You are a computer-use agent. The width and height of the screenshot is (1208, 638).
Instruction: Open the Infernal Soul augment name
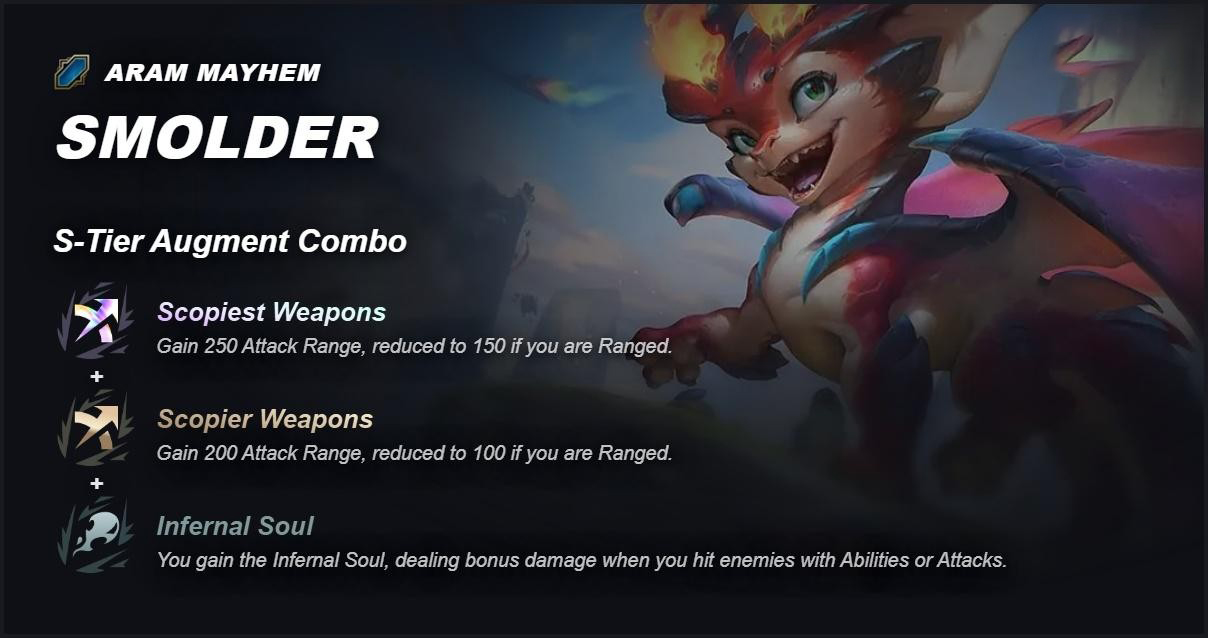click(235, 526)
